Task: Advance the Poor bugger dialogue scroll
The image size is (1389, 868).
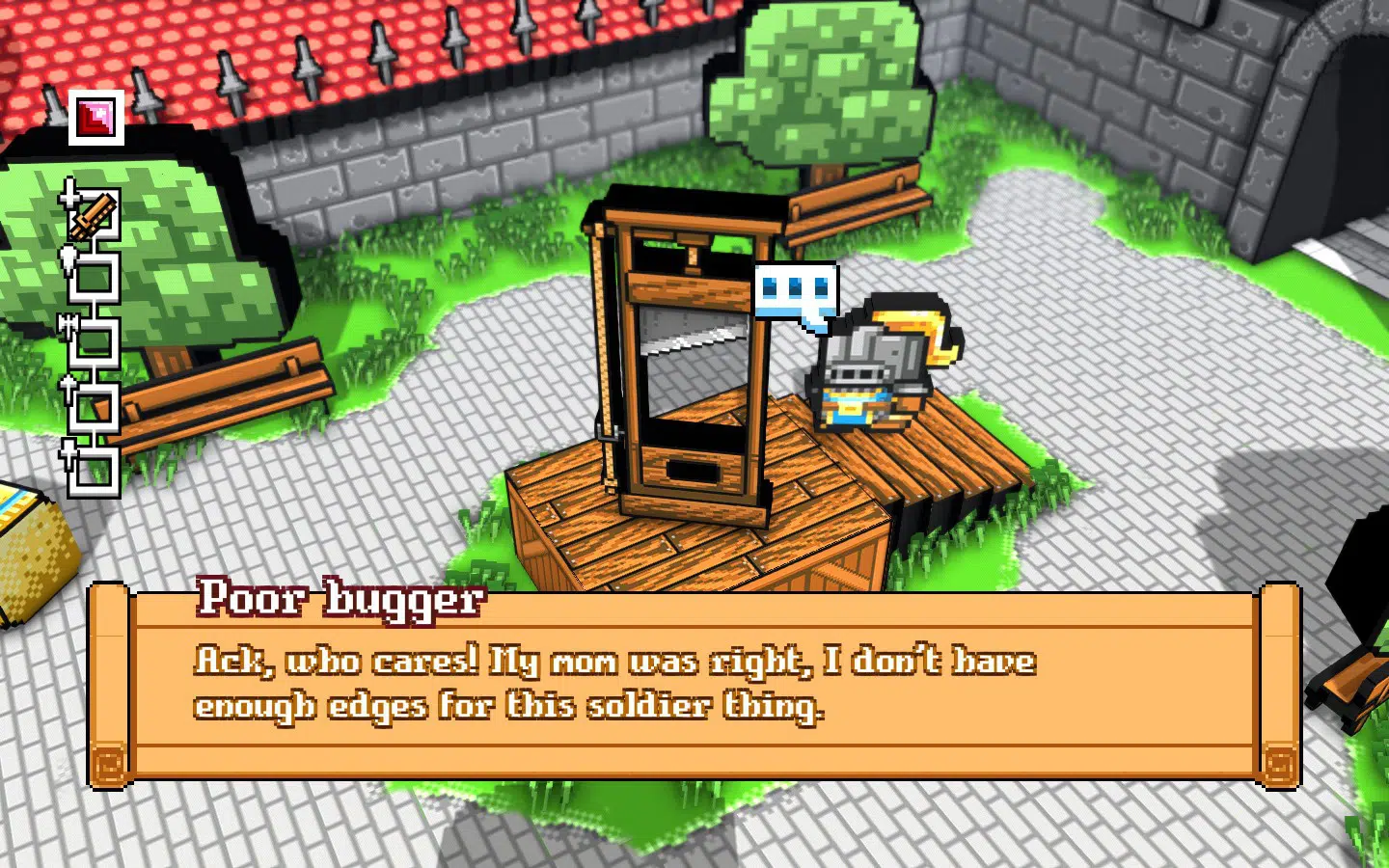Action: coord(694,685)
